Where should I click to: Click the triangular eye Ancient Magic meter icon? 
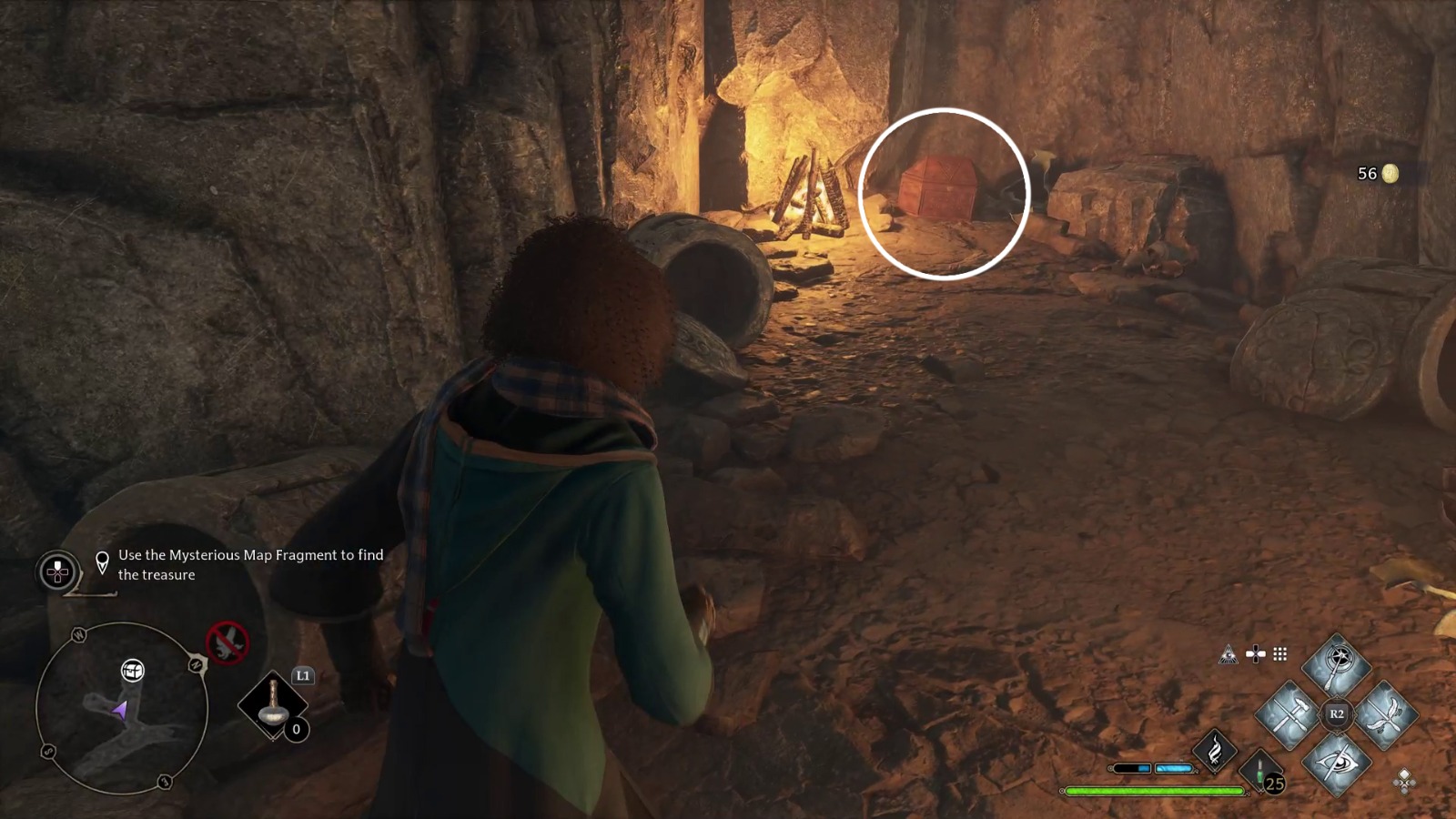(x=1228, y=653)
